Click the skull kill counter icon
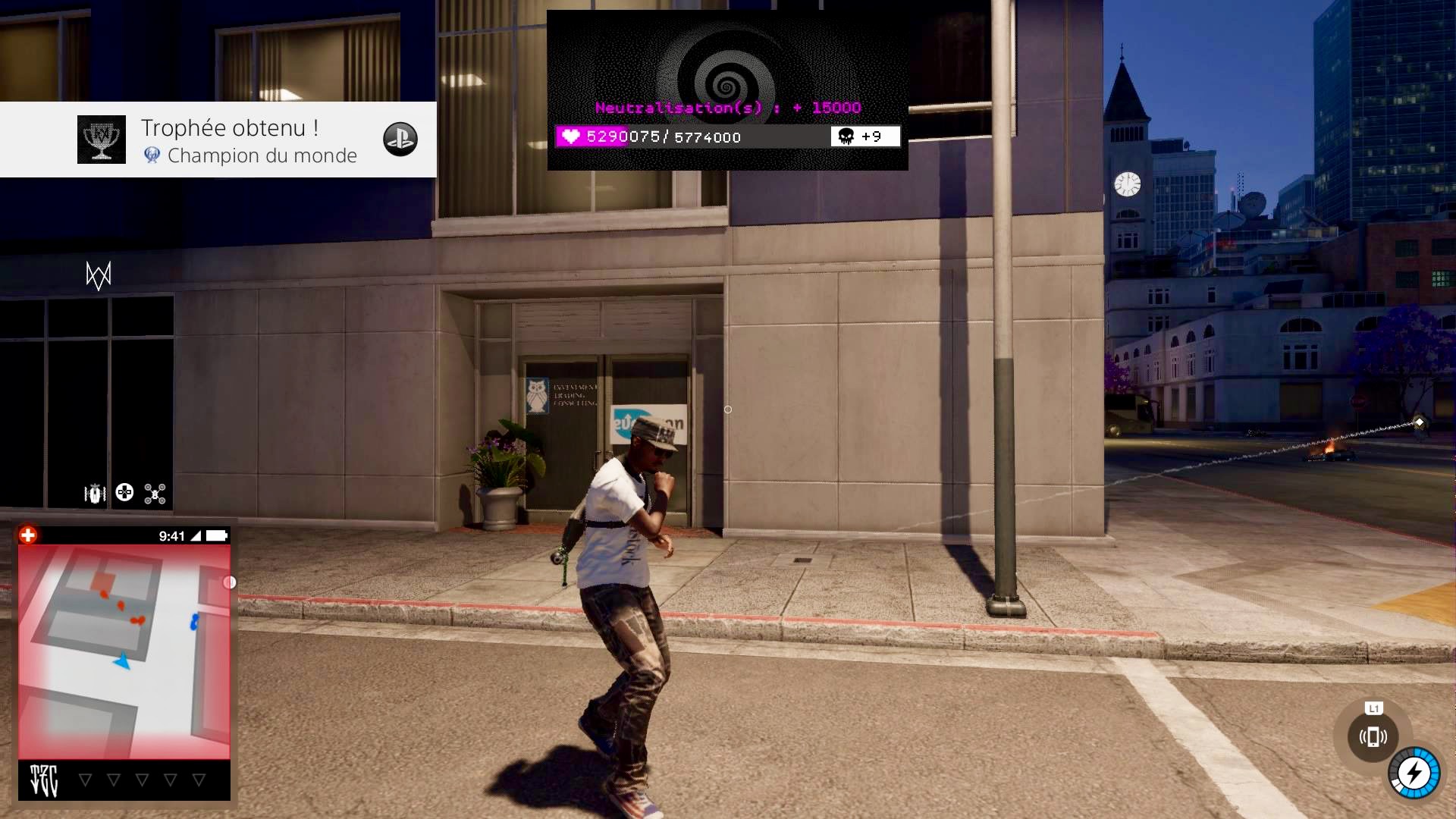Image resolution: width=1456 pixels, height=819 pixels. [x=846, y=136]
